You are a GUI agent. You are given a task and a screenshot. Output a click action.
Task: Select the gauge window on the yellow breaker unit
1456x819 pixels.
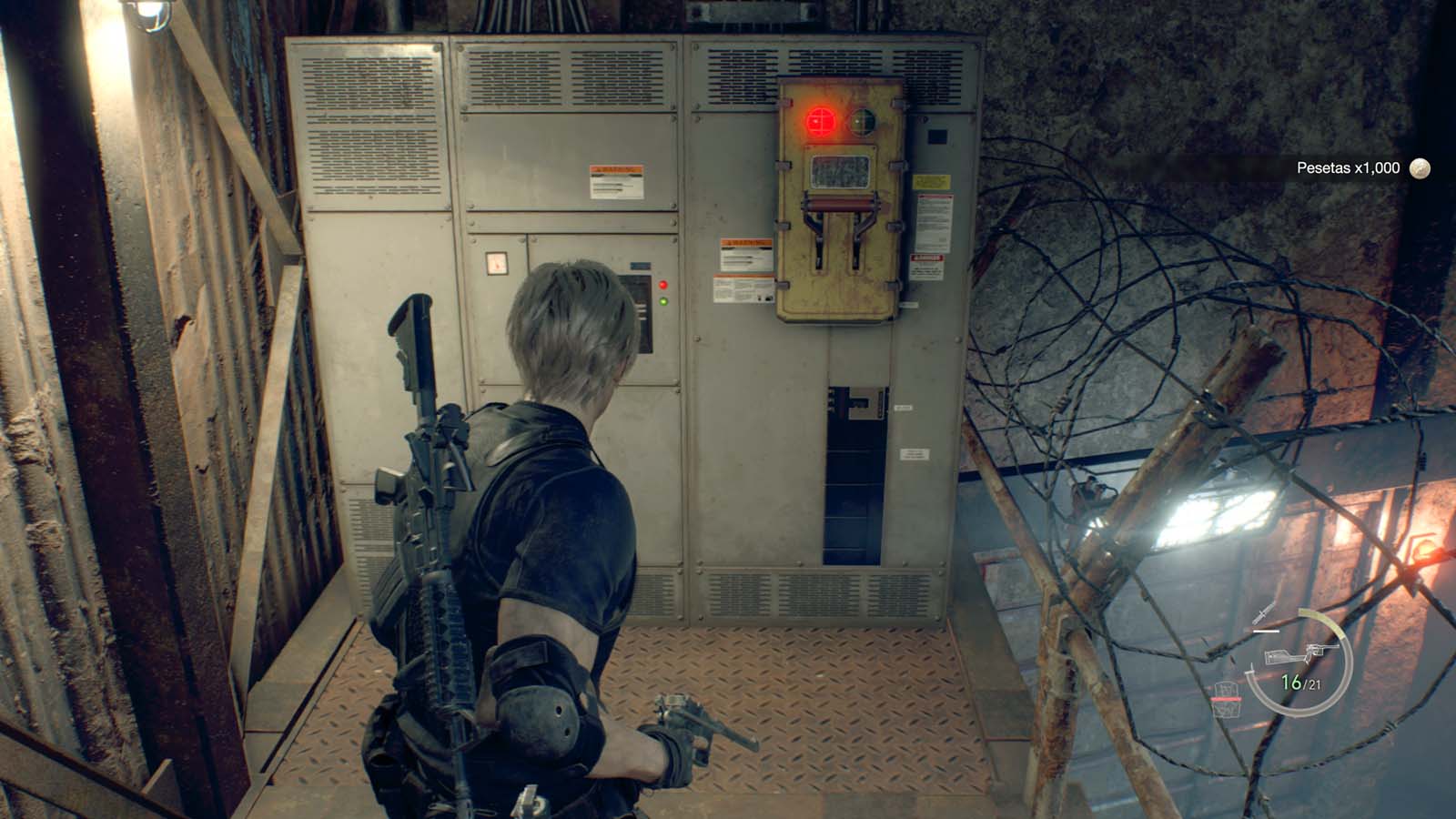(x=840, y=171)
